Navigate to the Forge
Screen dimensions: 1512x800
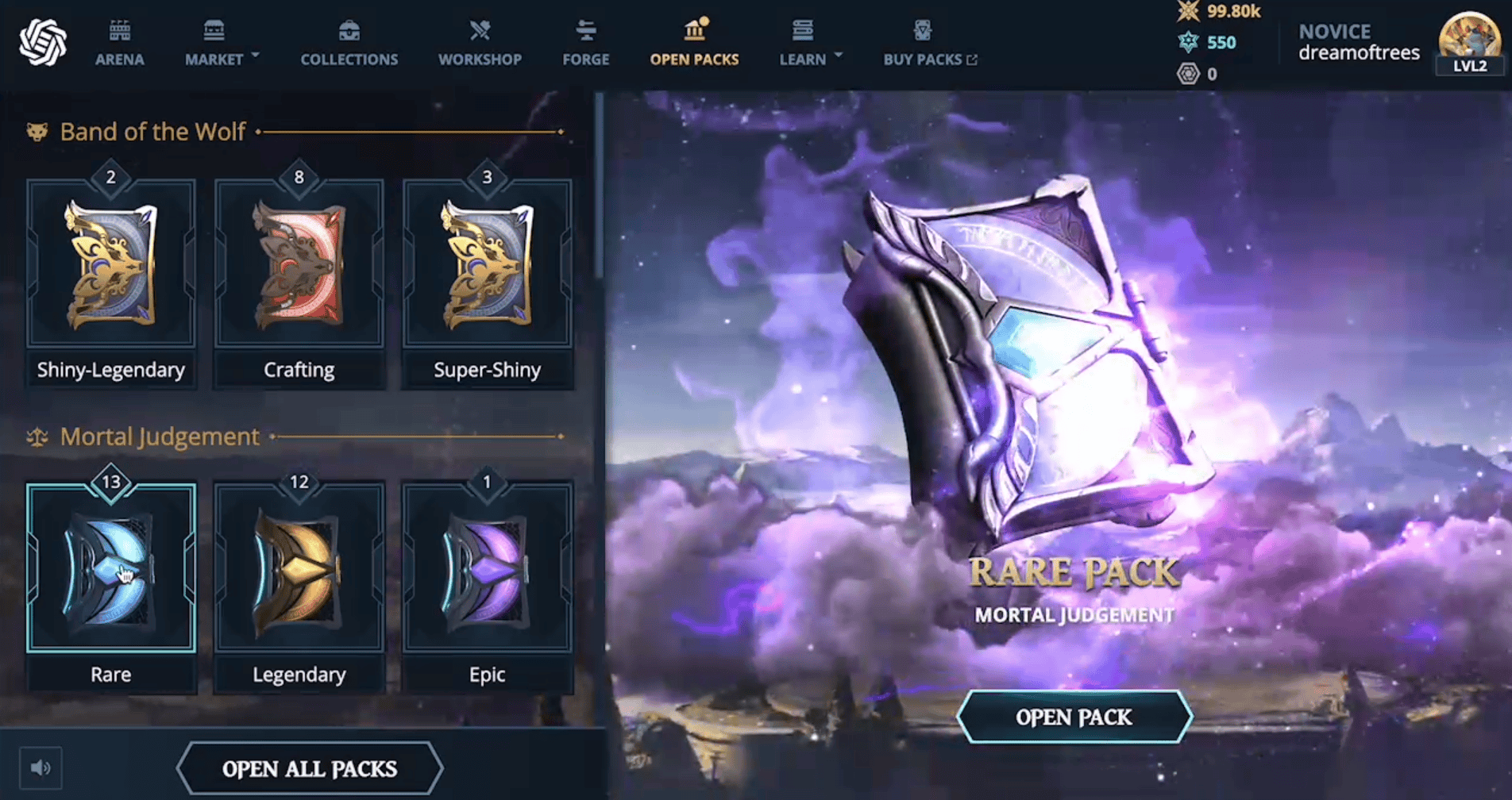586,44
